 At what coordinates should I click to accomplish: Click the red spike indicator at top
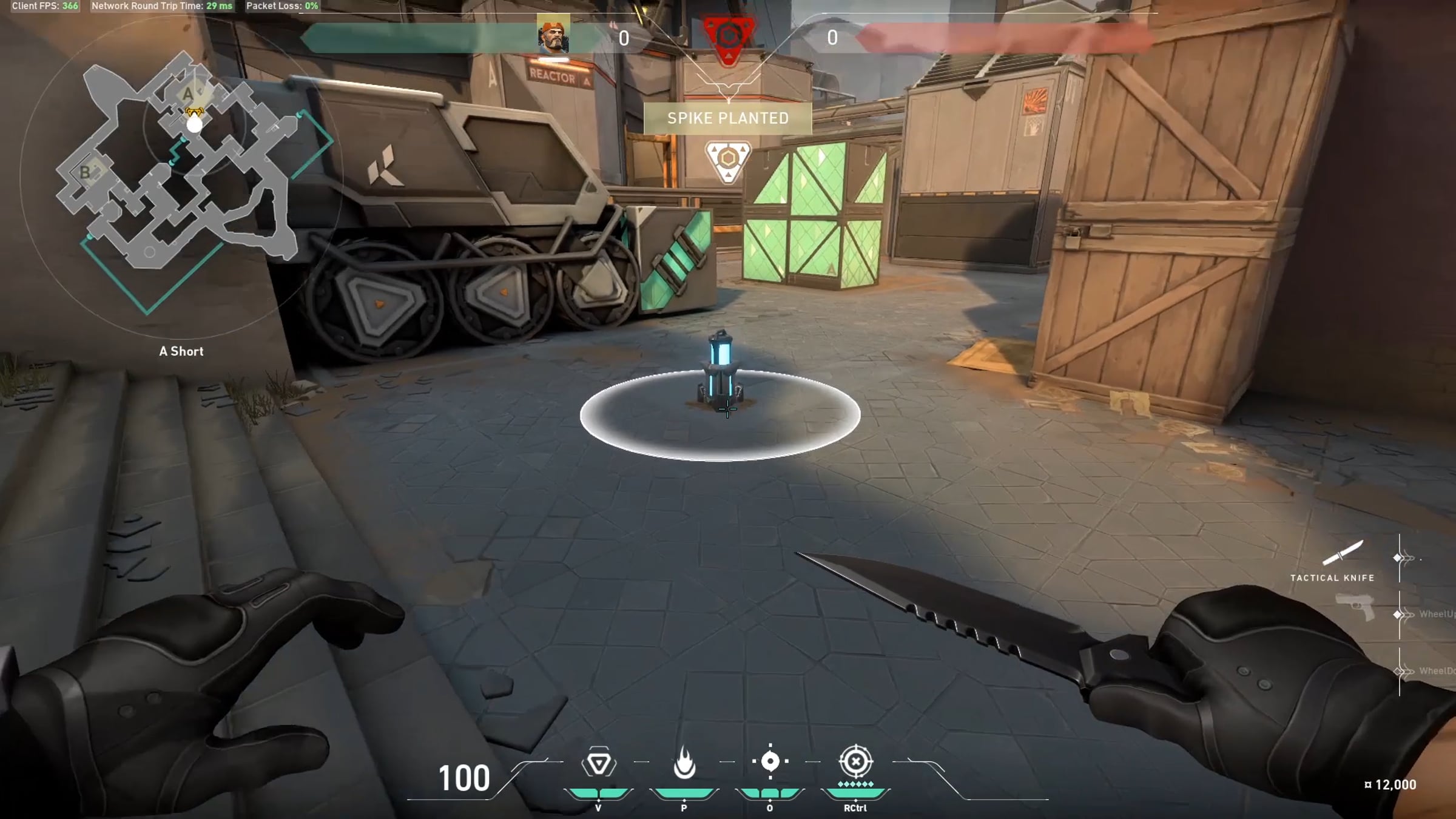point(728,38)
